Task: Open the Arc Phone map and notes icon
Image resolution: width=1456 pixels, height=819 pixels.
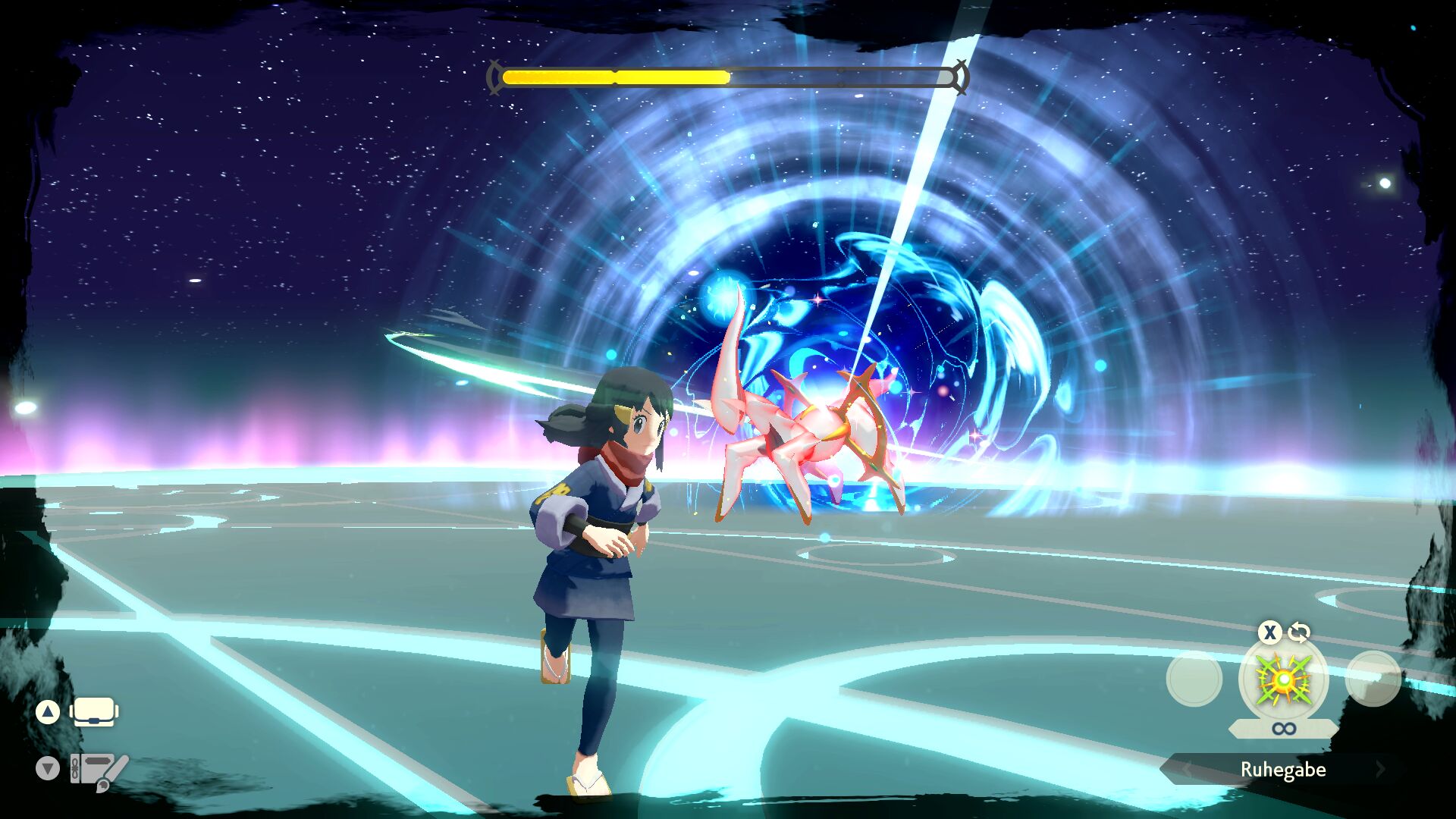Action: pos(99,770)
